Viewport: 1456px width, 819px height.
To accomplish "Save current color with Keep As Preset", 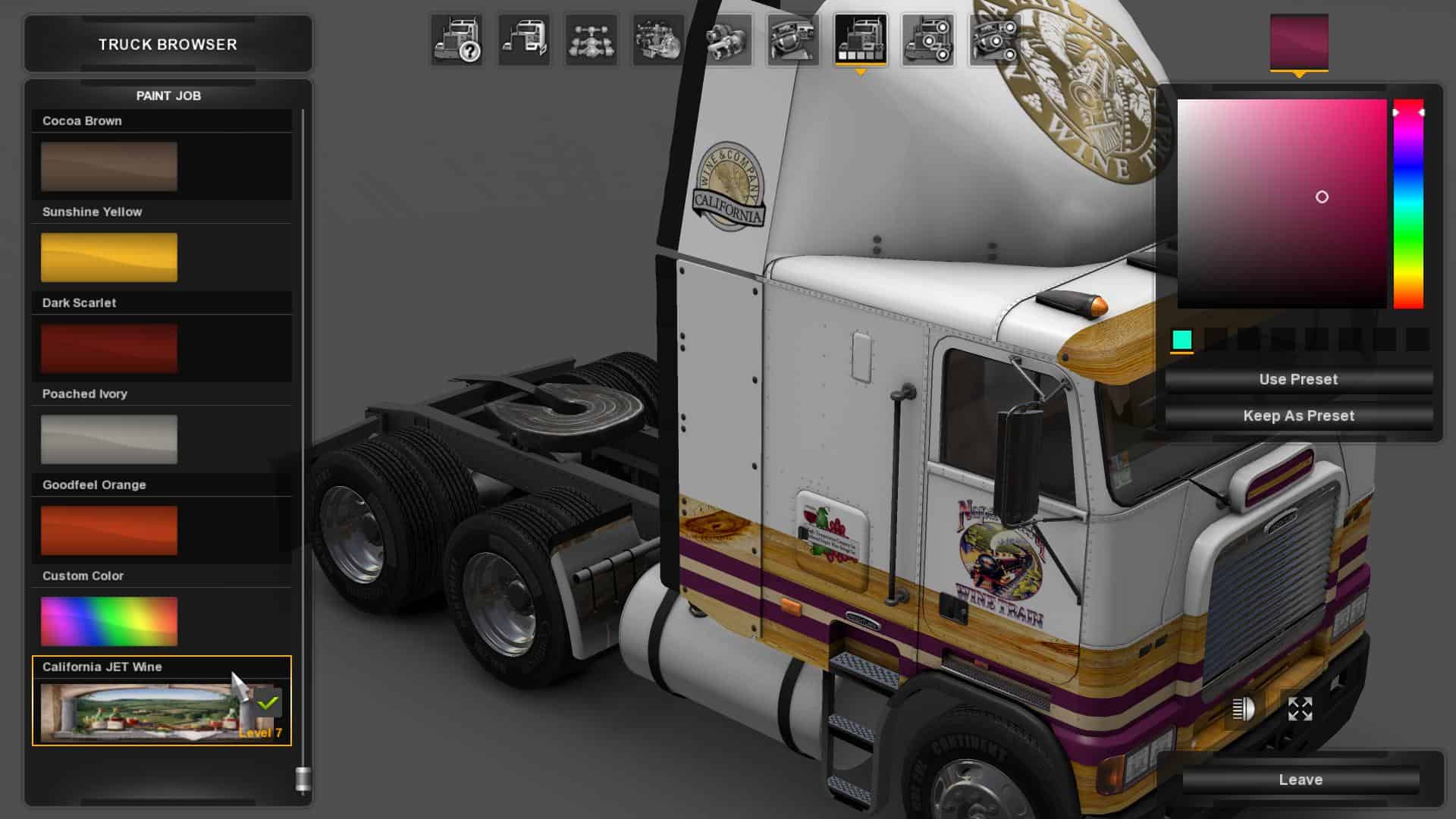I will [x=1298, y=416].
